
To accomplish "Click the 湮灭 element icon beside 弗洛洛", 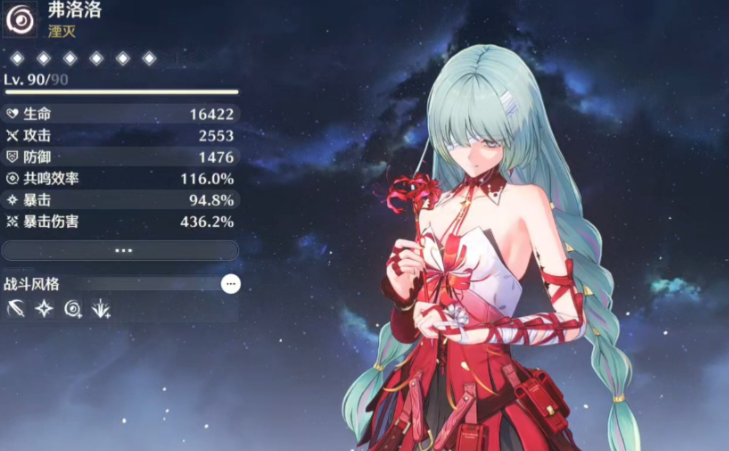I will 20,20.
